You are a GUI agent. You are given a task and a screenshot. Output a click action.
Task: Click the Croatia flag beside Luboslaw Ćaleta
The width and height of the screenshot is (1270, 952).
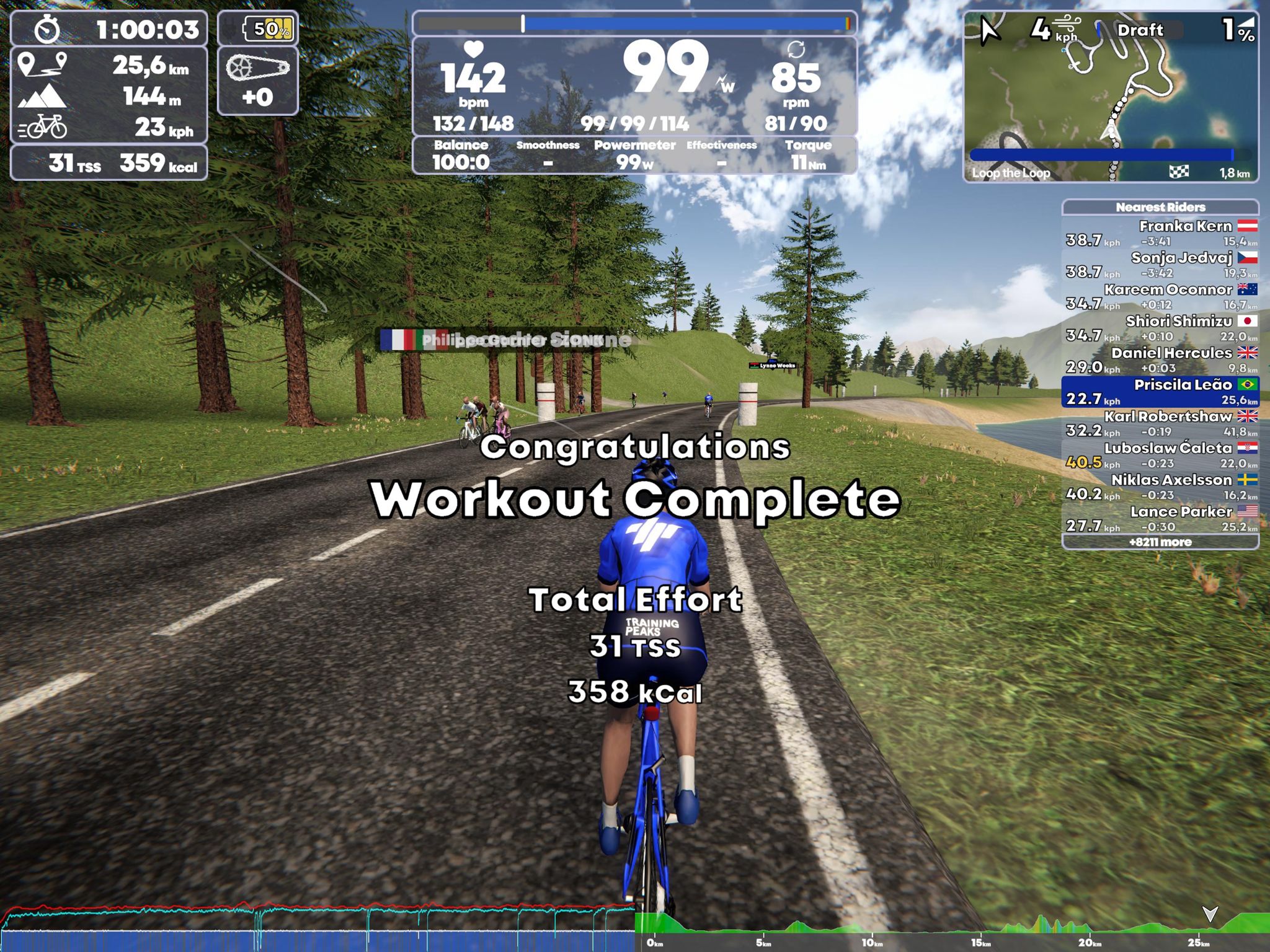point(1248,448)
